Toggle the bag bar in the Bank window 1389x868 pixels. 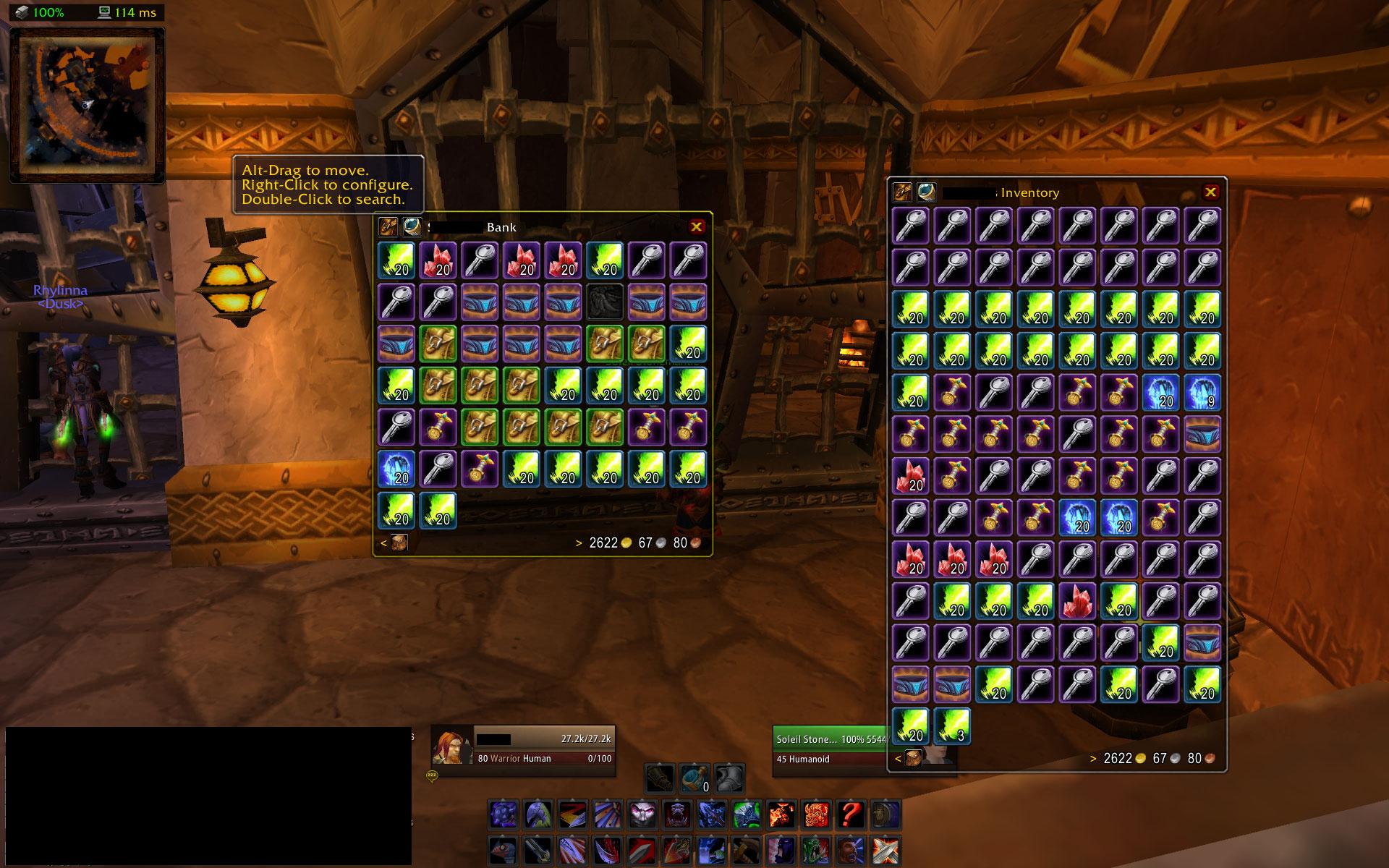click(399, 542)
